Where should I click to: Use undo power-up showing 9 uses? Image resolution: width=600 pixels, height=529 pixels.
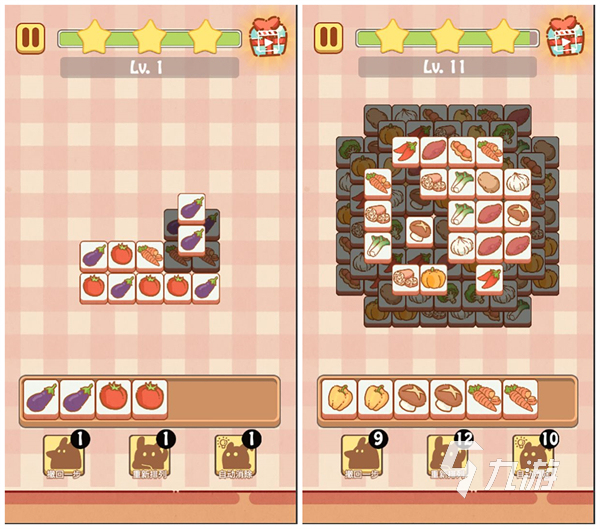click(x=361, y=456)
